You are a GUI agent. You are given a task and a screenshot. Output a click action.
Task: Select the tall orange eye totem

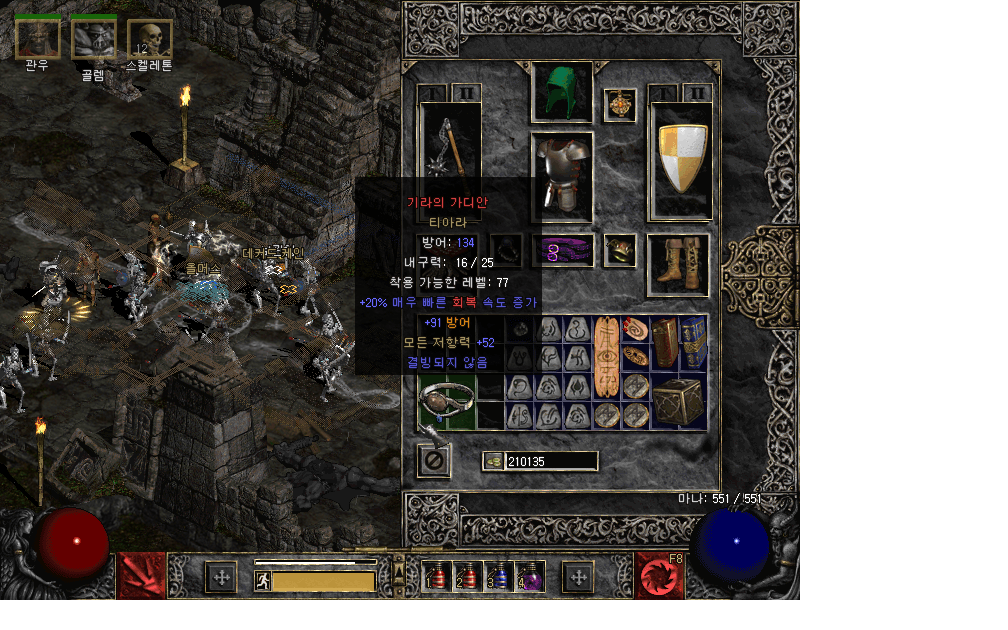[607, 360]
